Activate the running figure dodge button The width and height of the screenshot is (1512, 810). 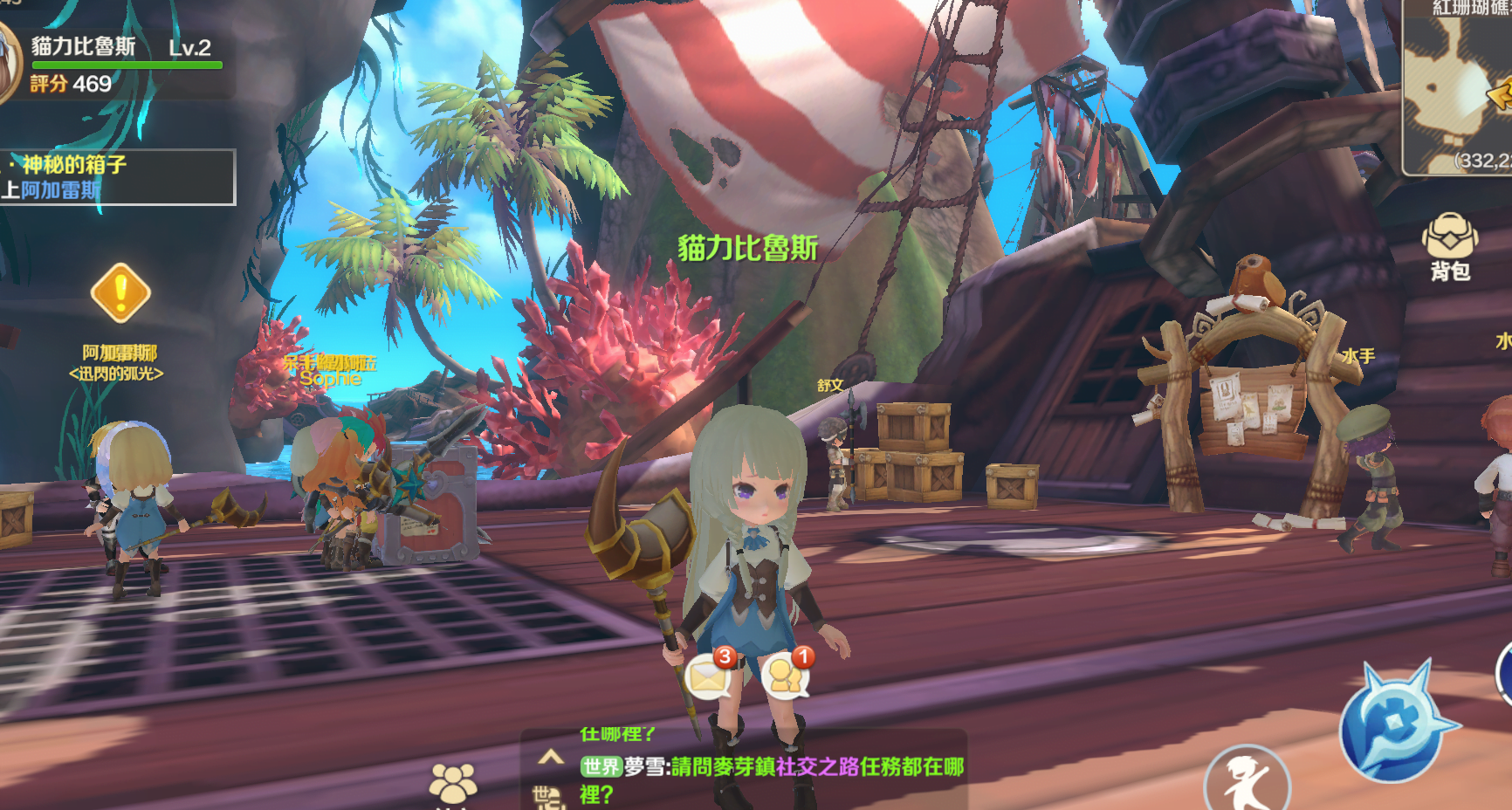[x=1246, y=781]
